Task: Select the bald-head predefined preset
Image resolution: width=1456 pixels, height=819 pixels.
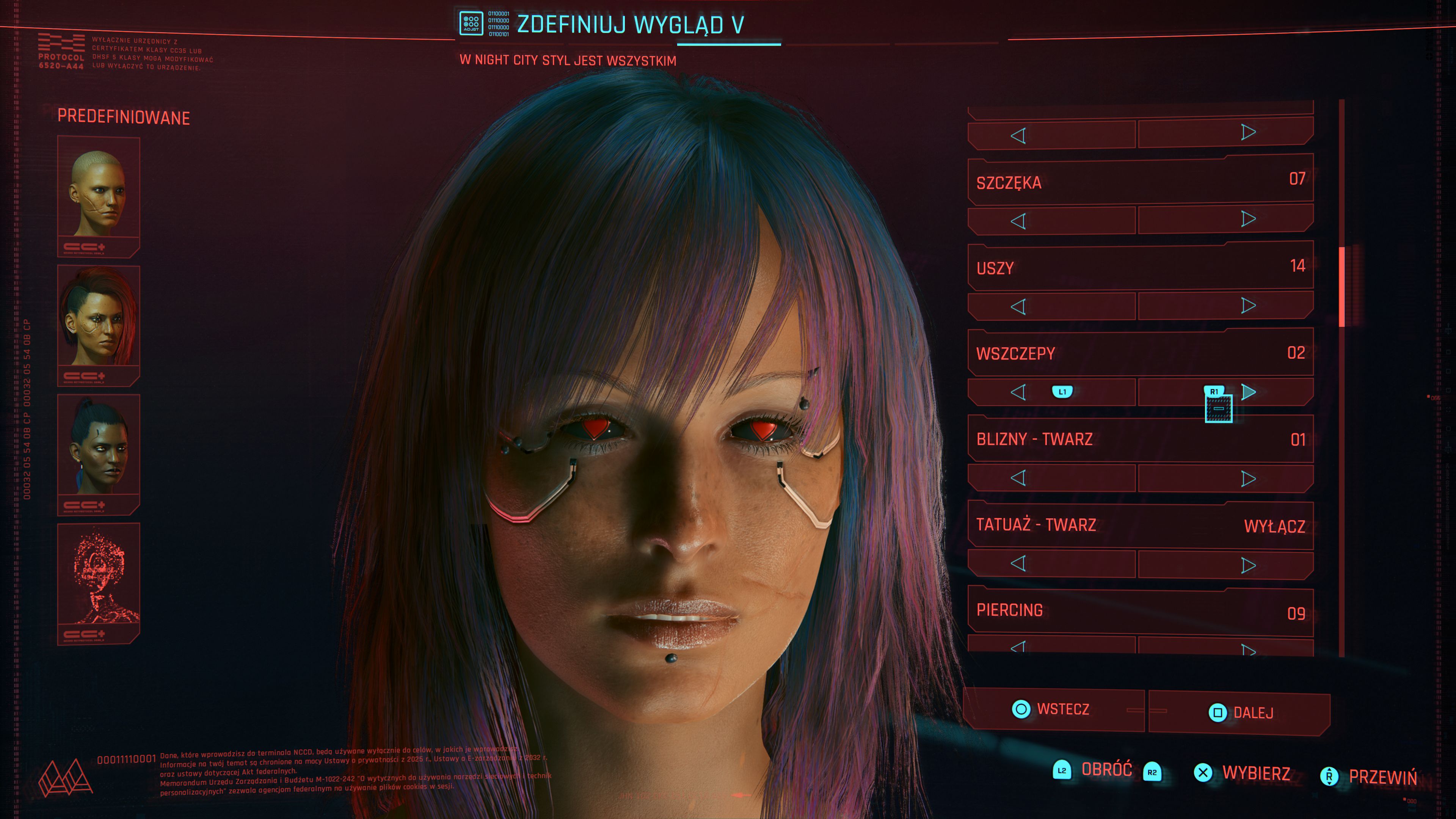Action: pos(98,195)
